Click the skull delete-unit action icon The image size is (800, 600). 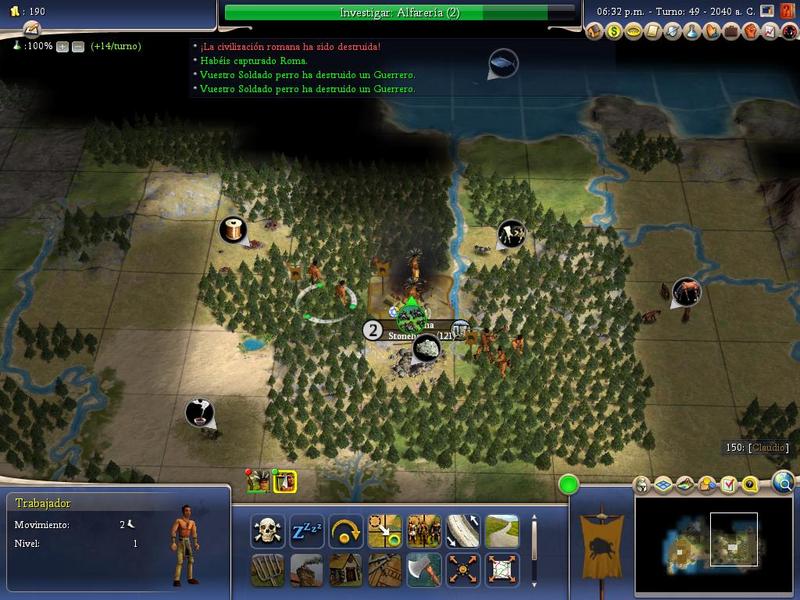pyautogui.click(x=268, y=531)
